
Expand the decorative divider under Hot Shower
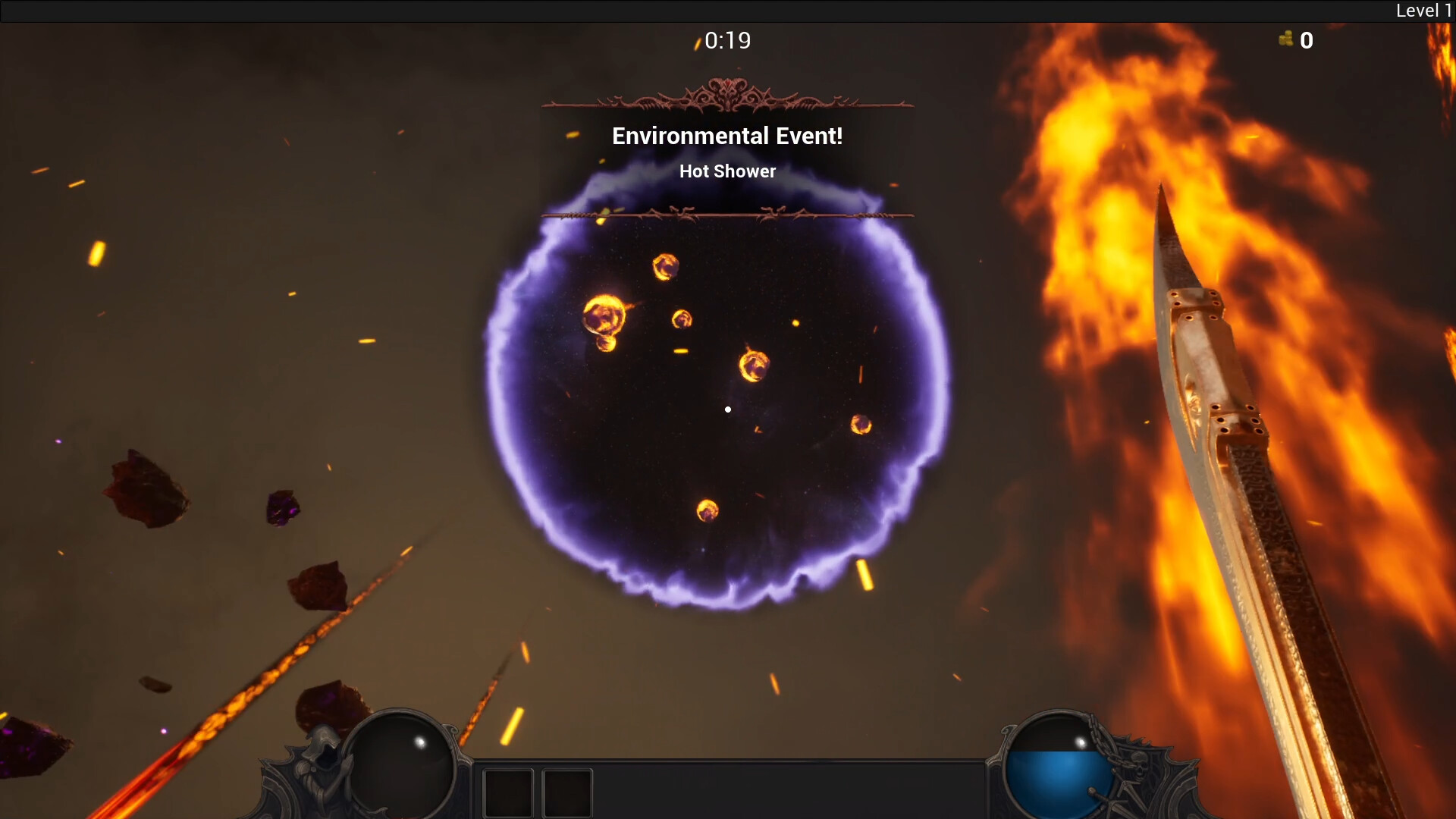(x=726, y=215)
